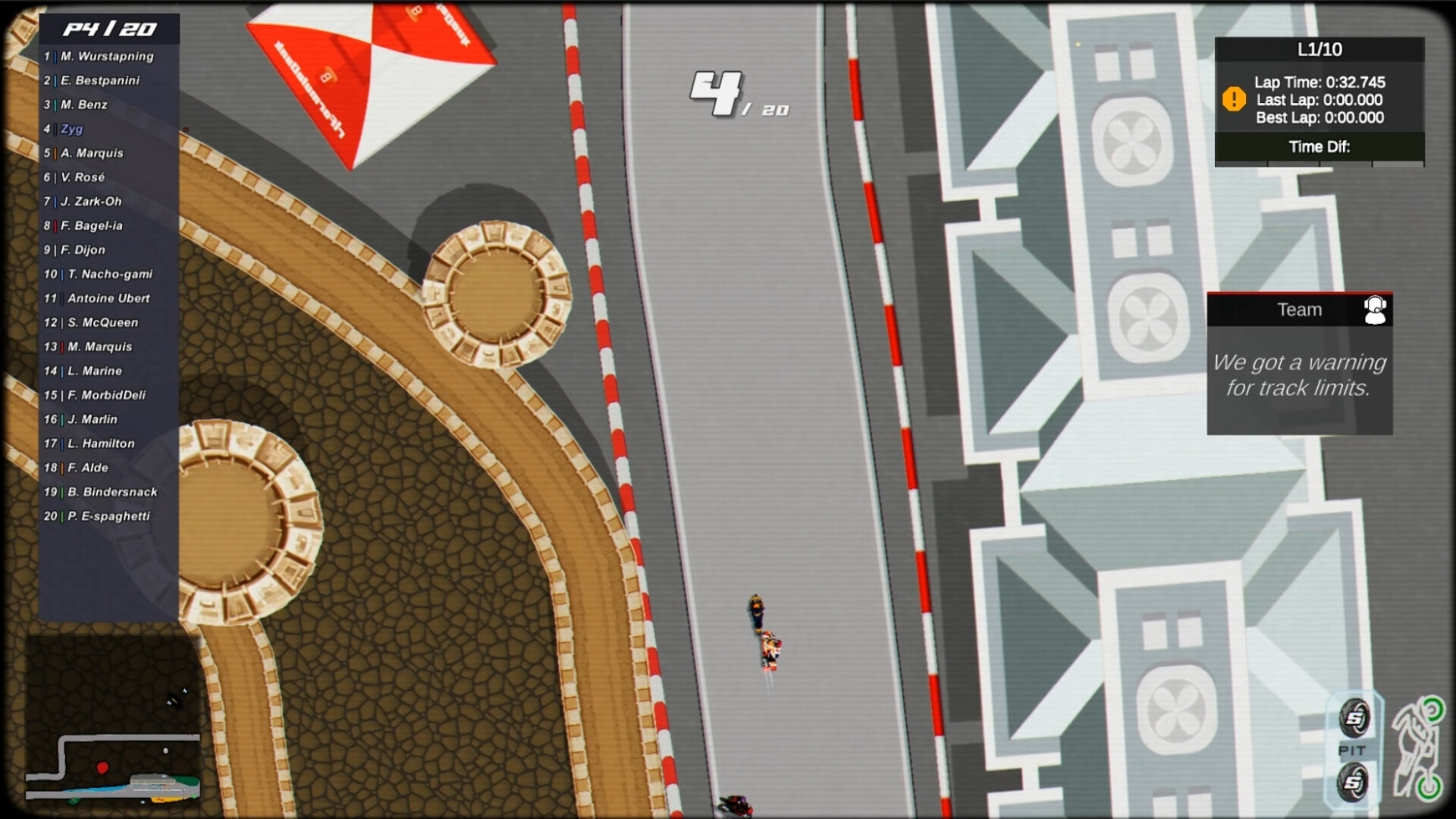This screenshot has width=1456, height=819.
Task: Toggle the L1/10 lap counter header
Action: point(1319,50)
